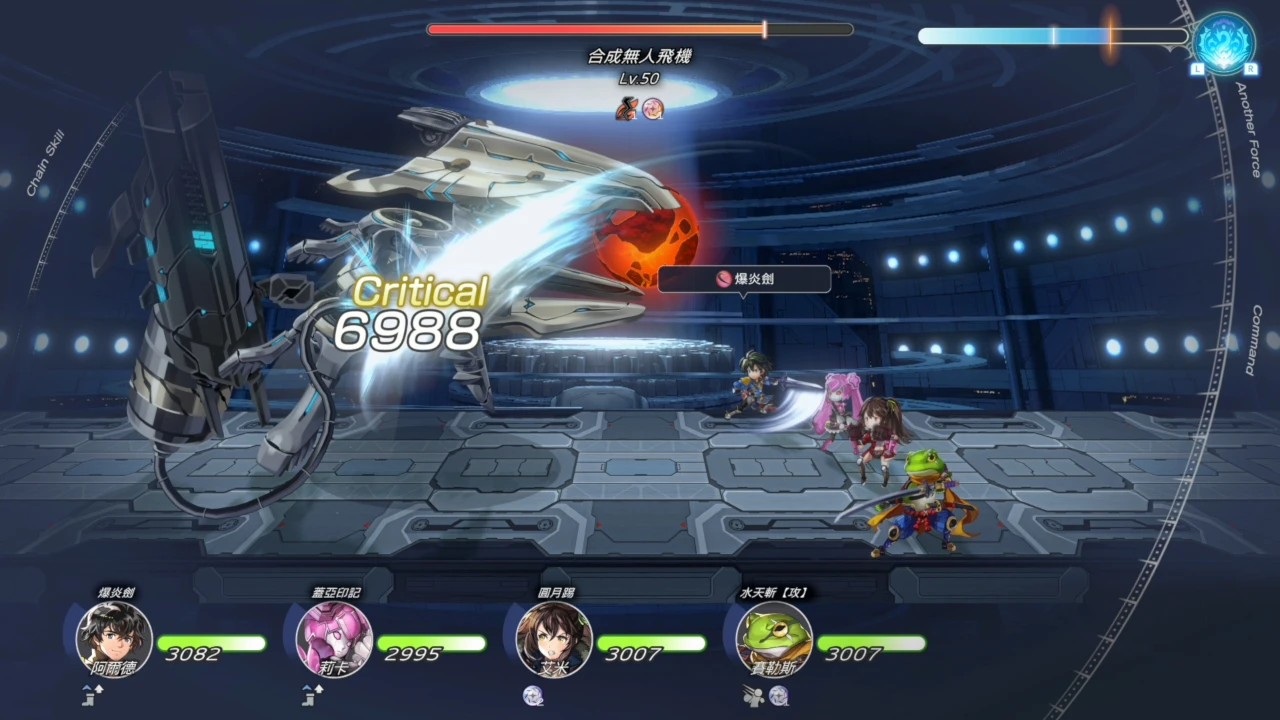Inspect the enemy's pink status icon
1280x720 pixels.
(653, 107)
